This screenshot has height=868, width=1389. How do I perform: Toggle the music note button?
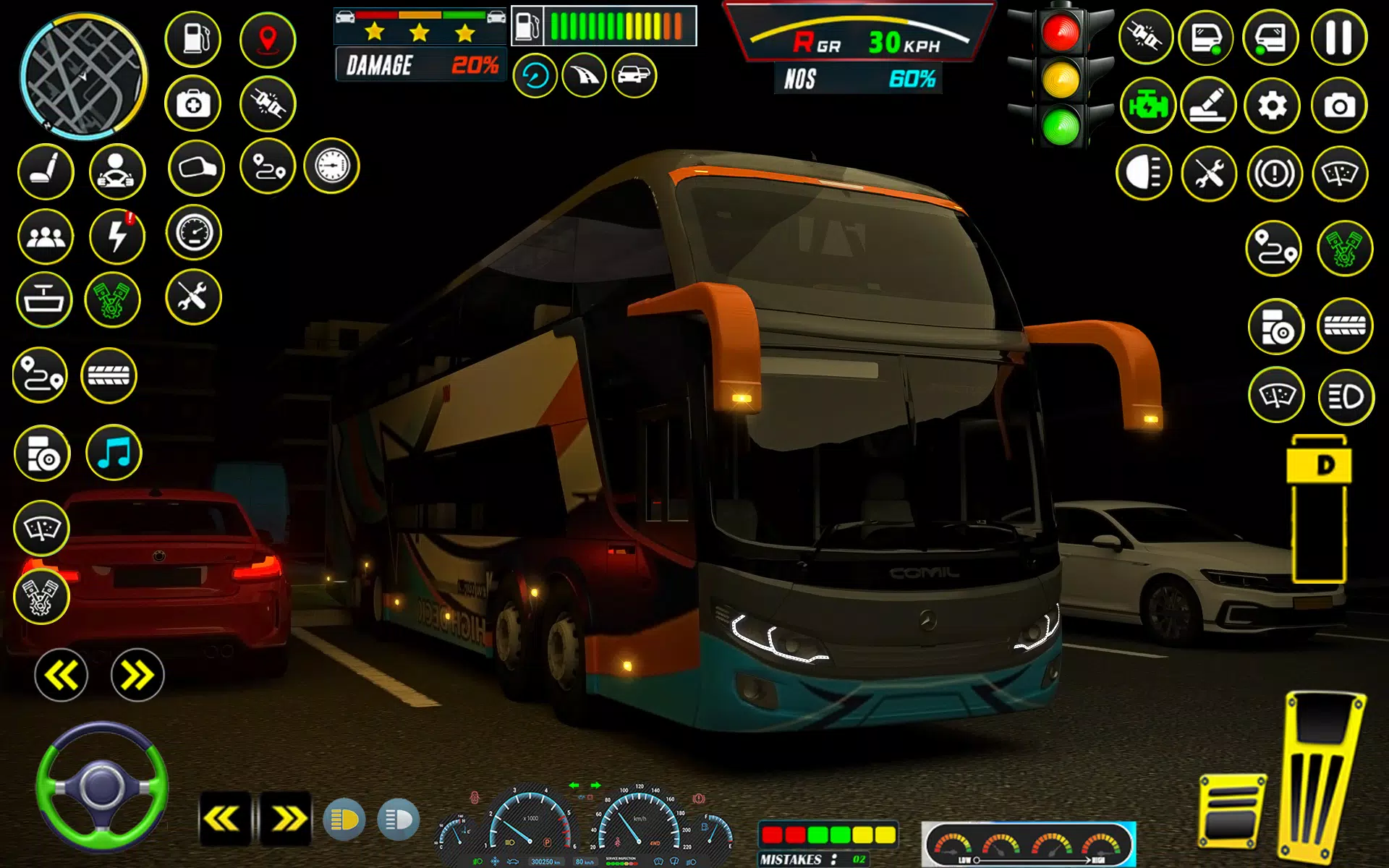click(114, 454)
